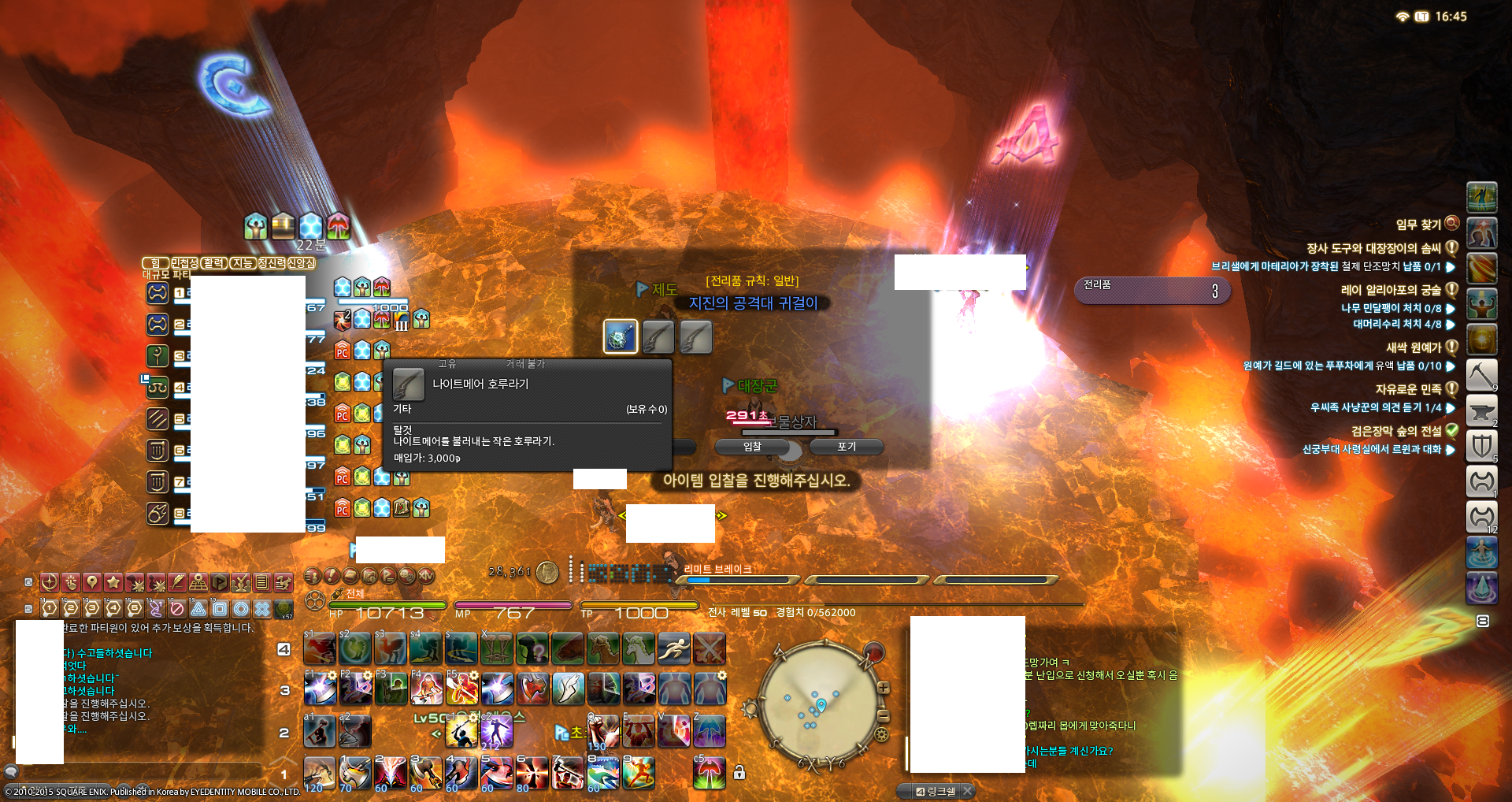Click the 입찰 bid button
Image resolution: width=1512 pixels, height=802 pixels.
(752, 447)
